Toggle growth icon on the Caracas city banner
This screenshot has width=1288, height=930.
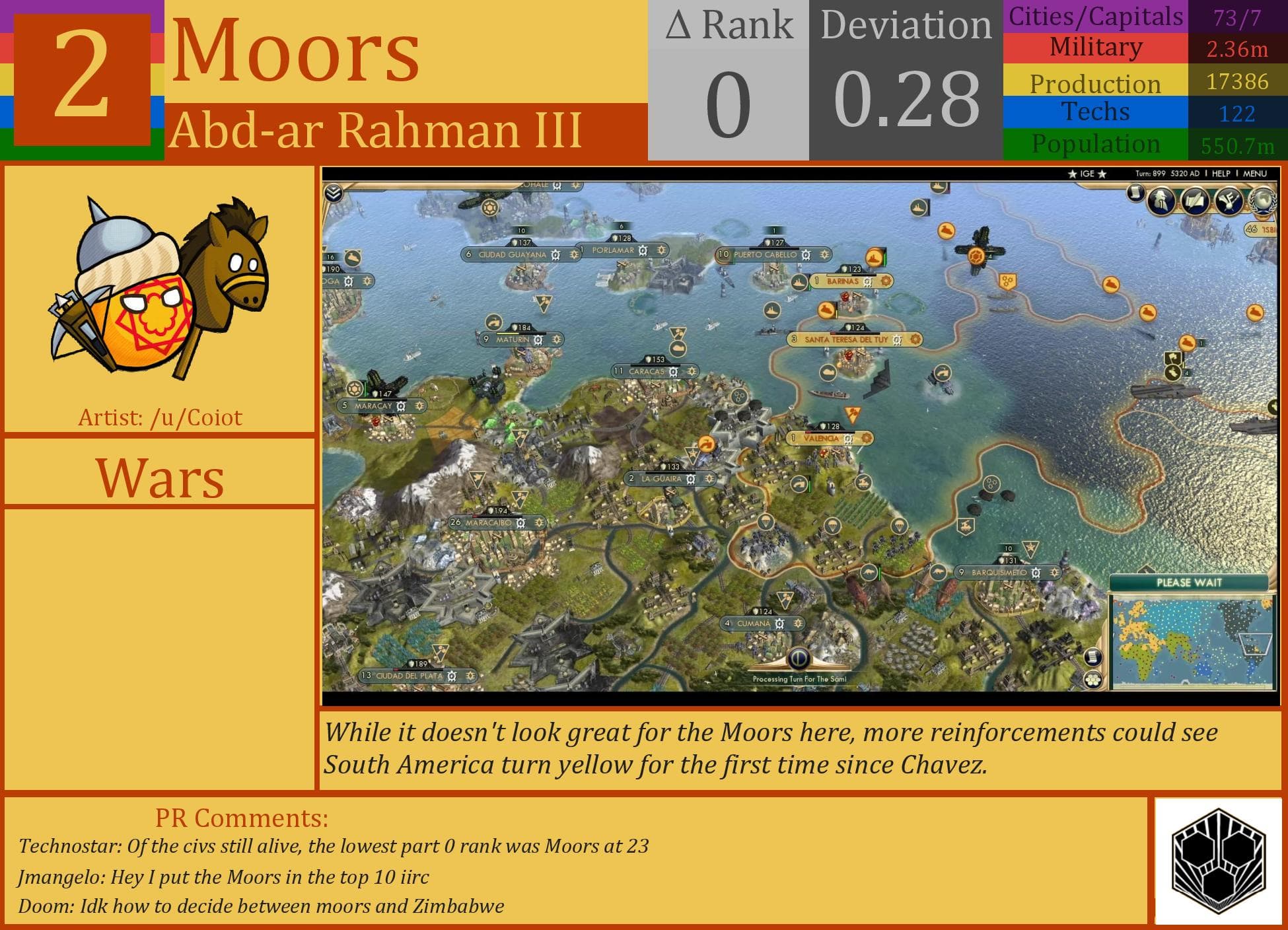point(692,371)
